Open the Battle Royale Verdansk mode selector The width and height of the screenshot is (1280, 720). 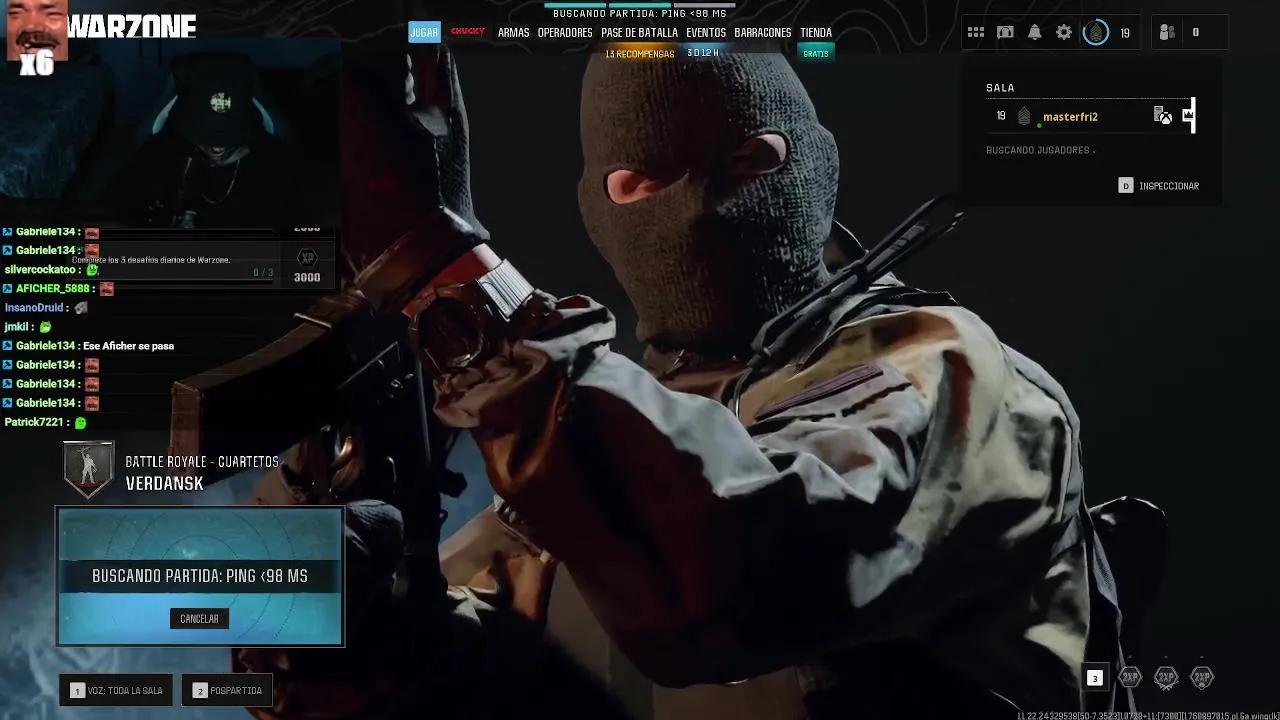[170, 472]
